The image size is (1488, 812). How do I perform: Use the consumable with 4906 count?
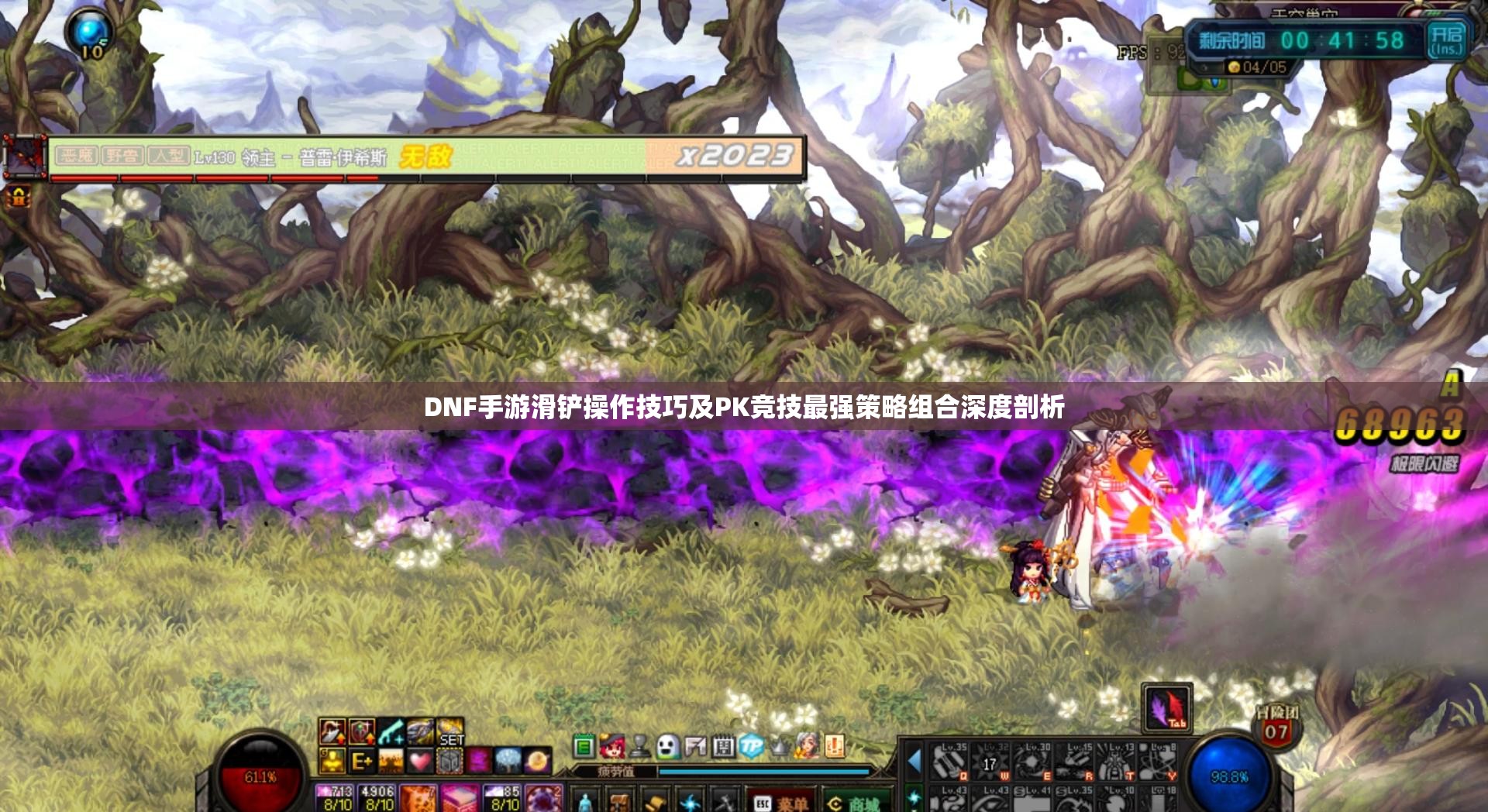(x=377, y=798)
